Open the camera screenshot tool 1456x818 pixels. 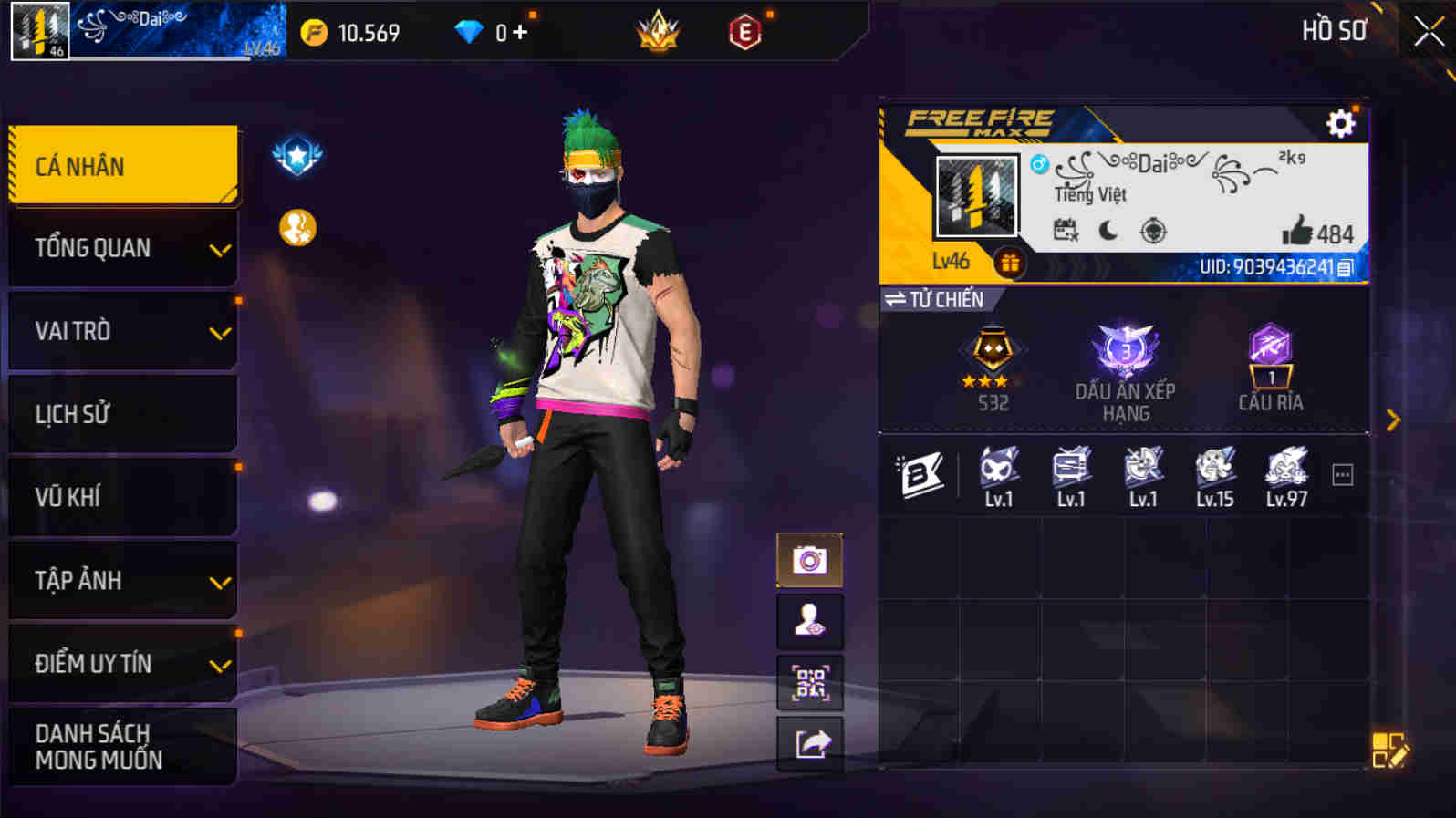808,559
